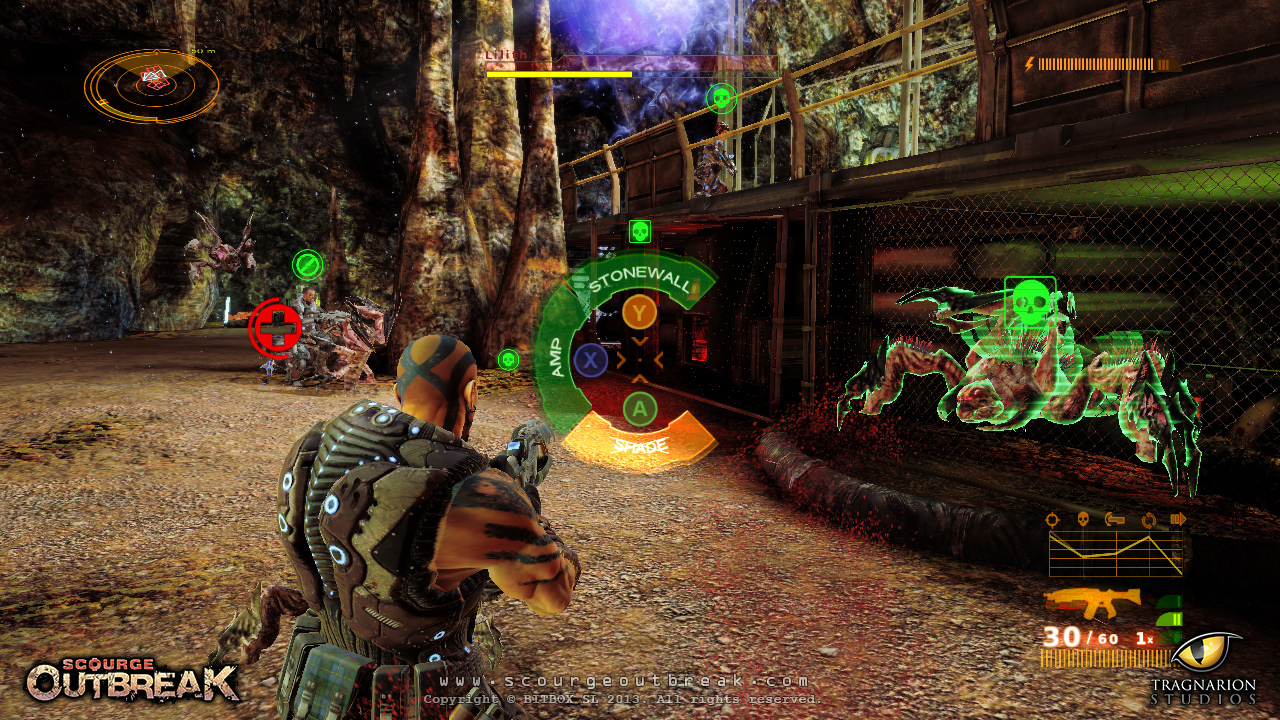Expand the command wheel up chevron

click(x=640, y=378)
